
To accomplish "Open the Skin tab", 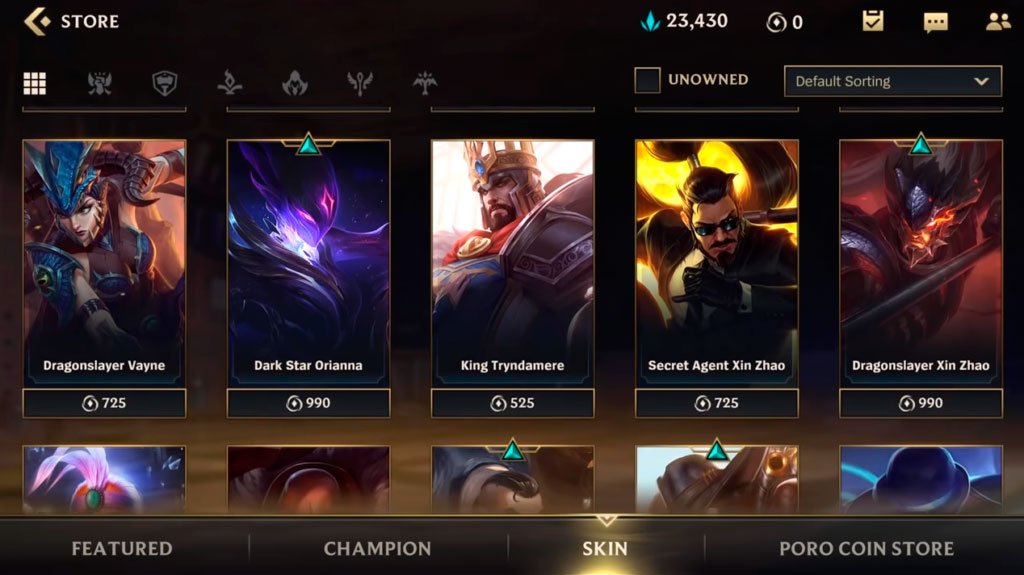I will tap(605, 548).
